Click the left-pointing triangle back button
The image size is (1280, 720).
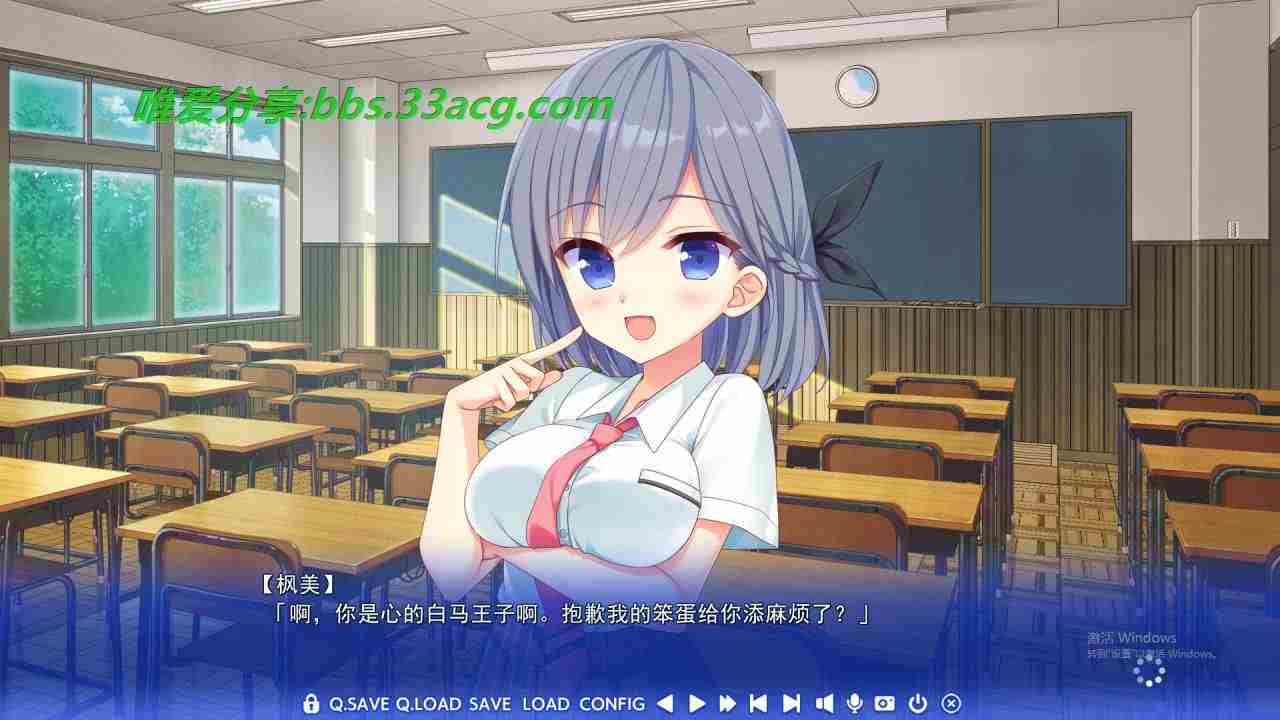(x=665, y=703)
